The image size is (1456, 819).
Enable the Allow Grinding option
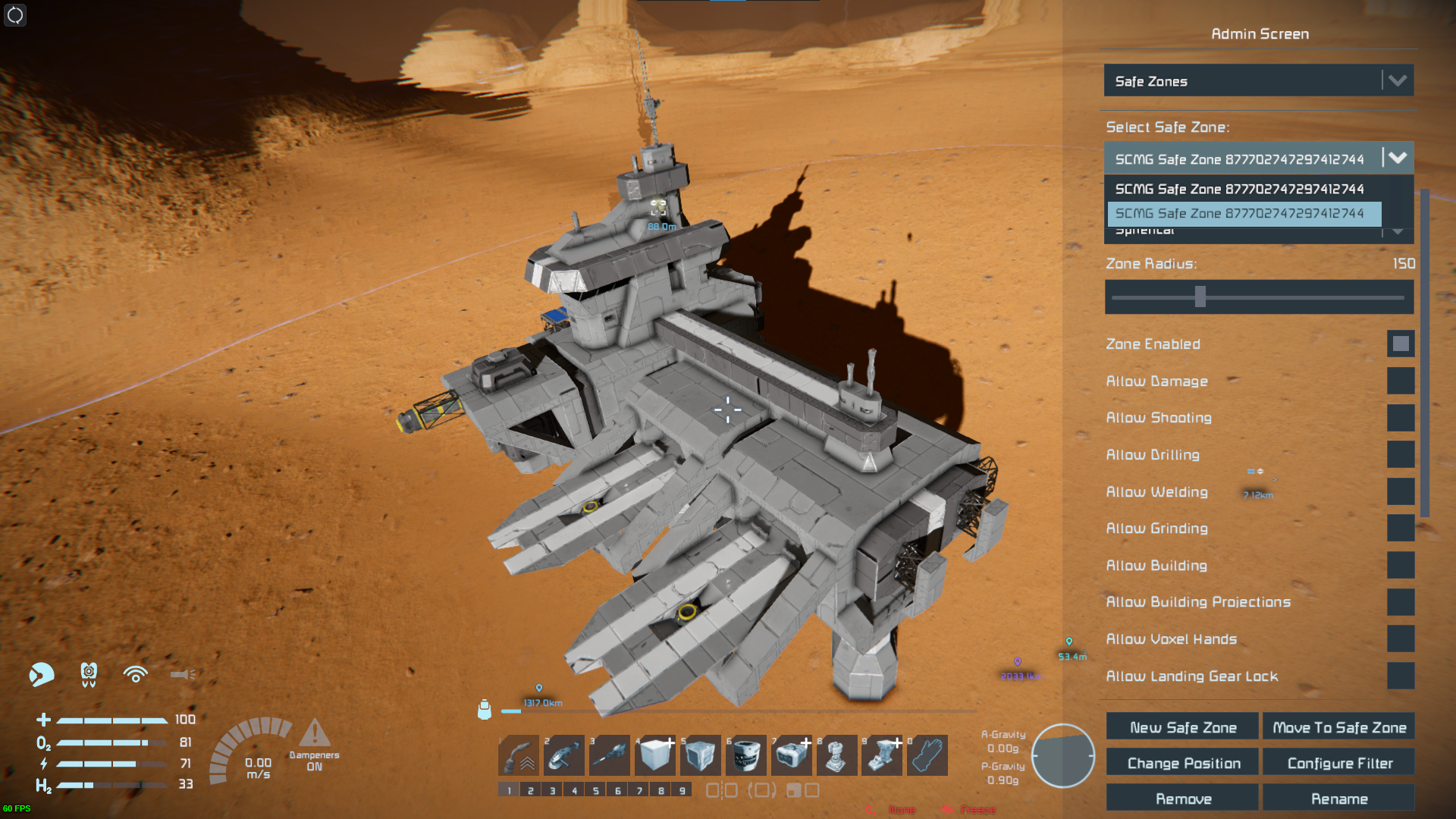1401,529
